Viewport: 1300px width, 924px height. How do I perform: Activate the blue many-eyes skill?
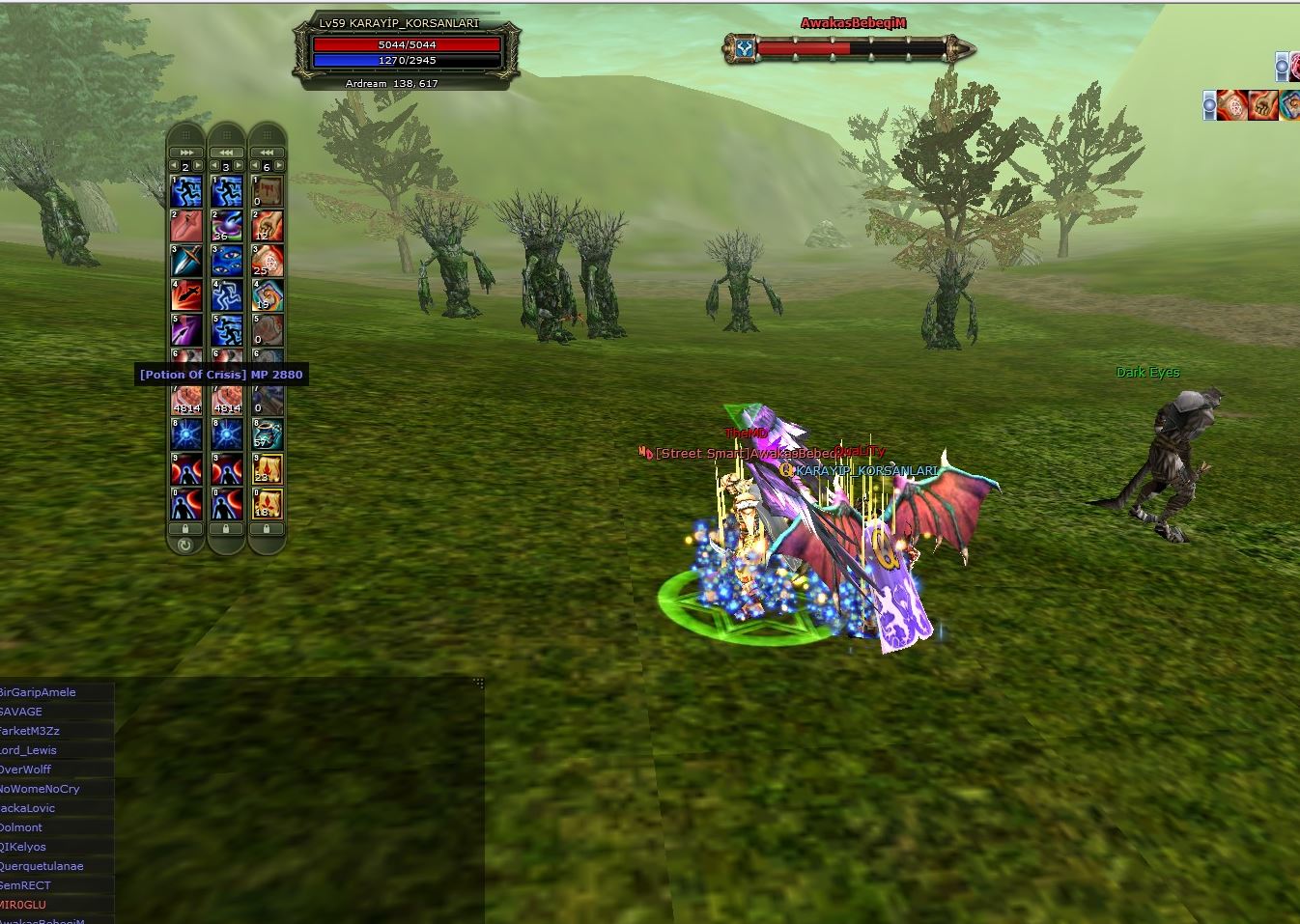pos(226,262)
